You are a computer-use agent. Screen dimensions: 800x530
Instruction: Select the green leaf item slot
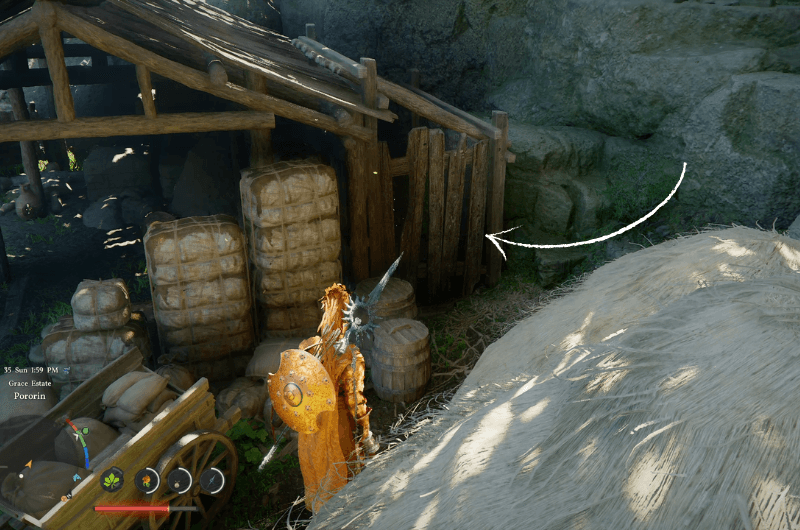(x=113, y=480)
